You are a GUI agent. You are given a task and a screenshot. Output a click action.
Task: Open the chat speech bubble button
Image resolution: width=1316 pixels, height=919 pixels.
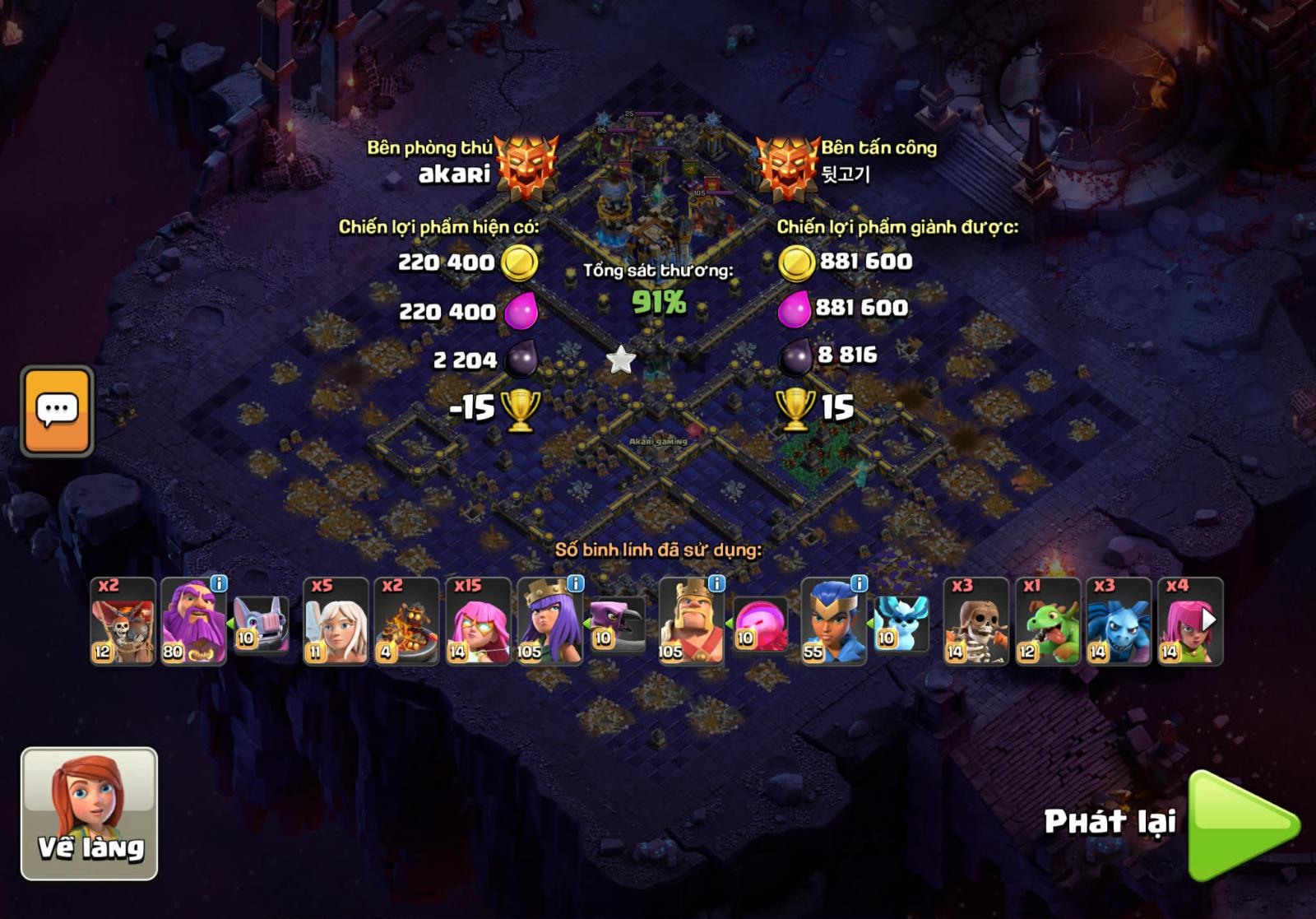pos(57,411)
